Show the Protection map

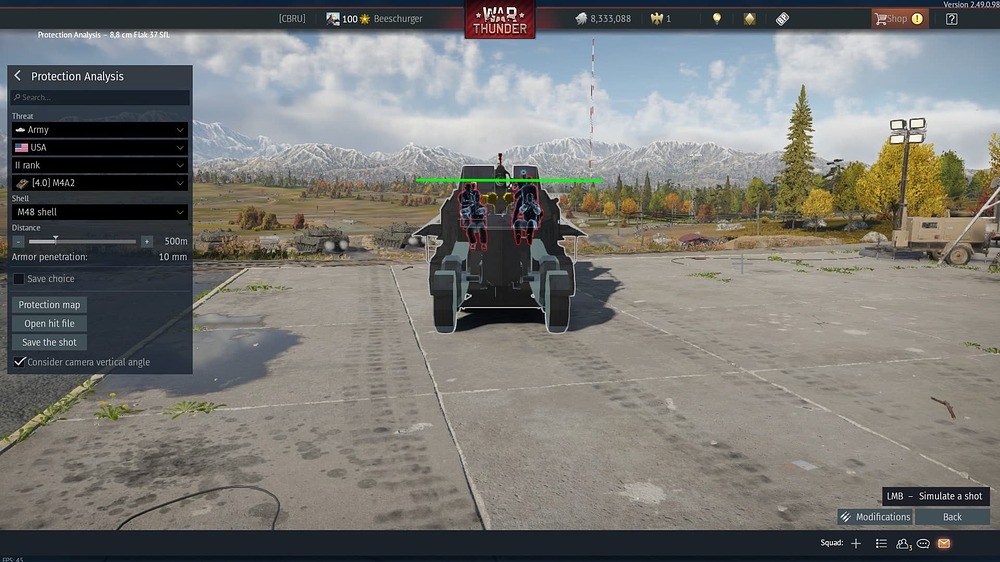point(50,305)
